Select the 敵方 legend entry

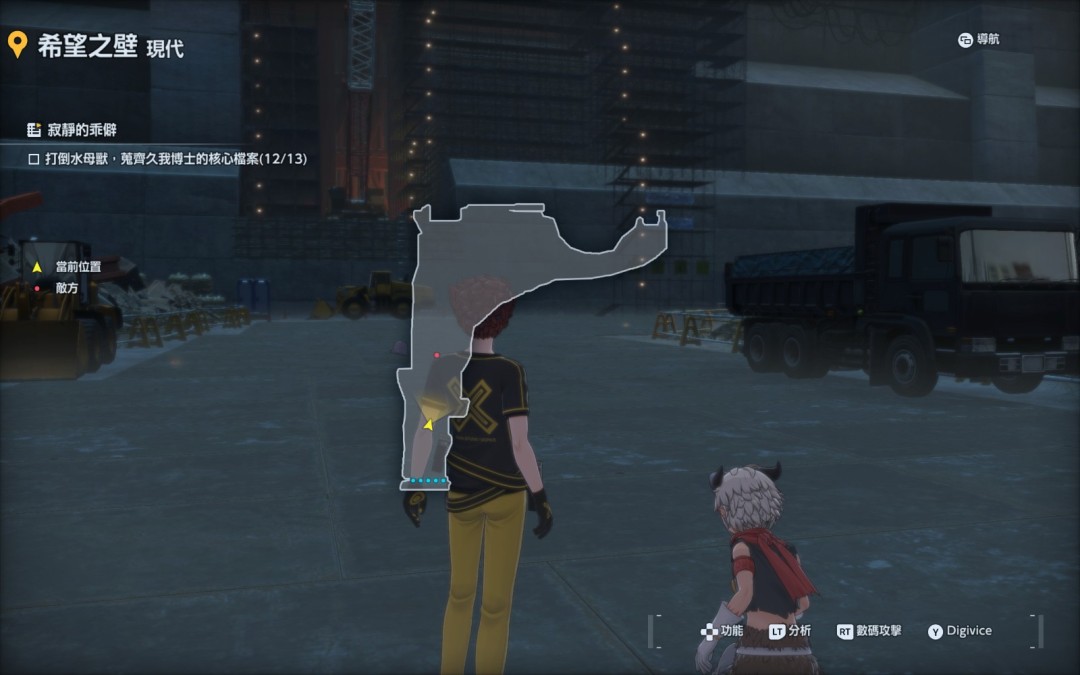pyautogui.click(x=66, y=287)
